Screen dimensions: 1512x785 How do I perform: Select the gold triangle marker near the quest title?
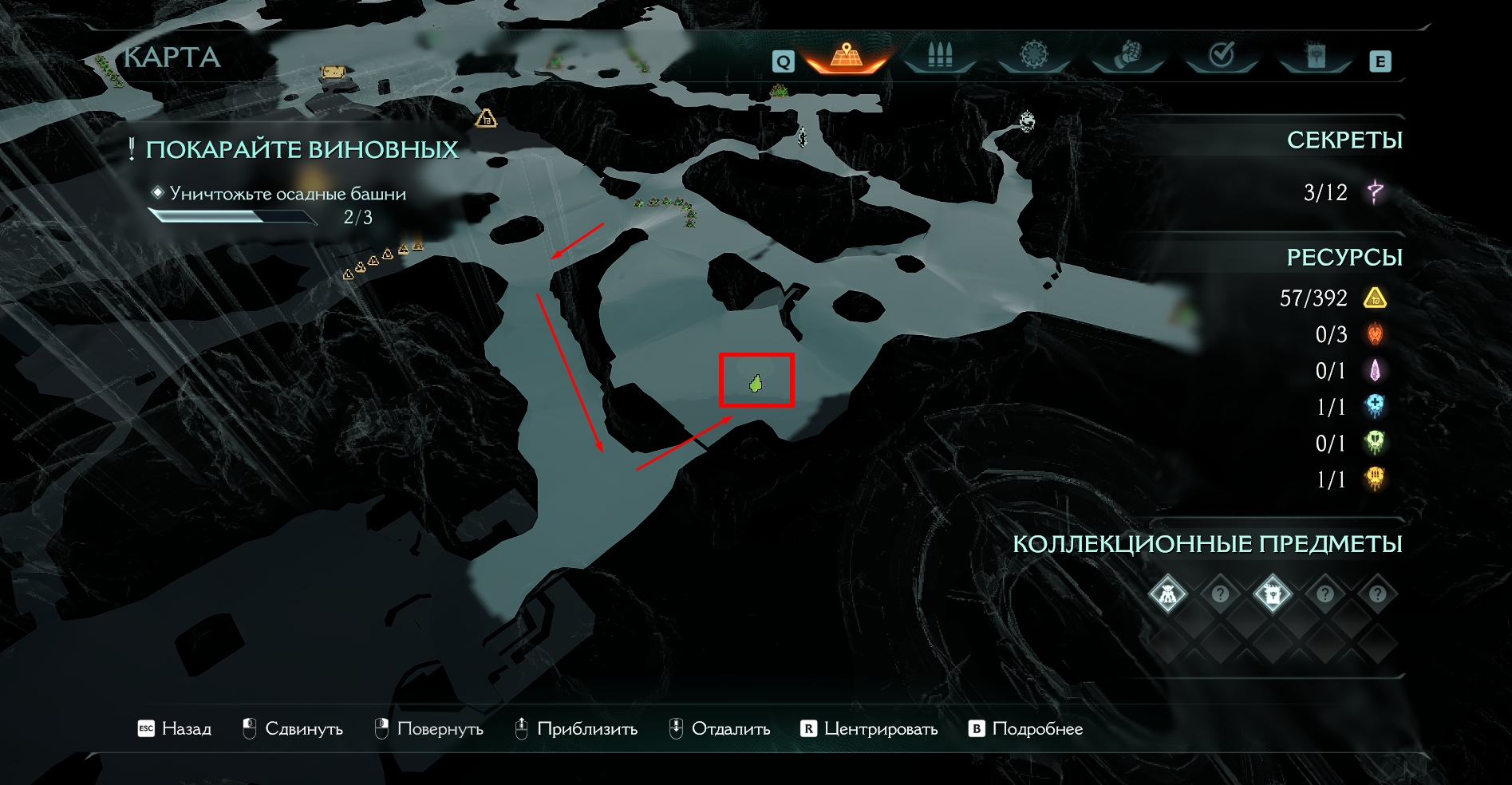point(486,119)
